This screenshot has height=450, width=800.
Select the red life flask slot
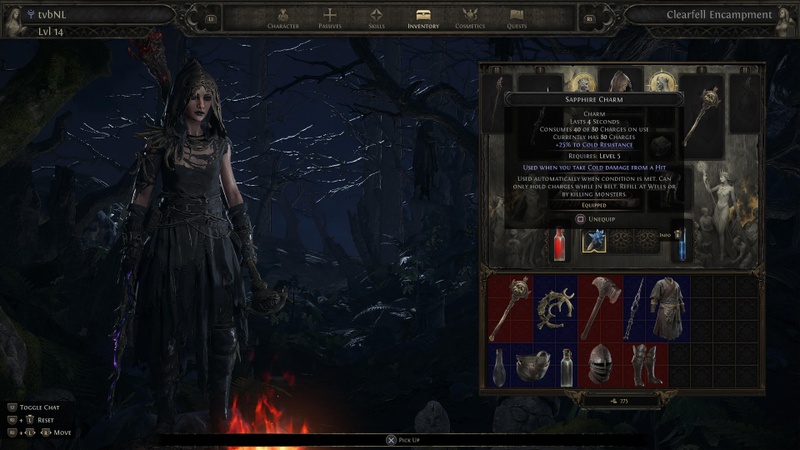[x=561, y=242]
